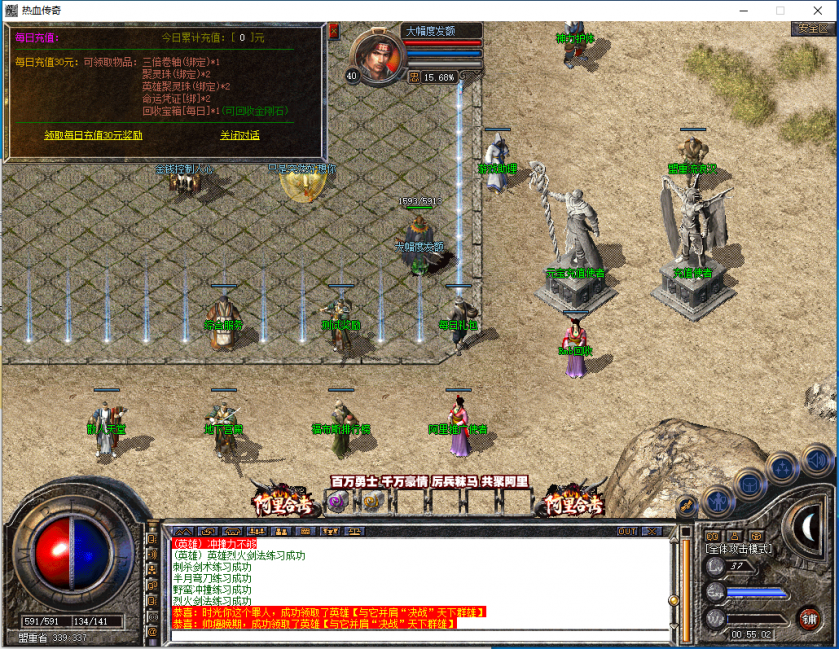
Task: Open the red 铺 shop button
Action: (x=809, y=618)
